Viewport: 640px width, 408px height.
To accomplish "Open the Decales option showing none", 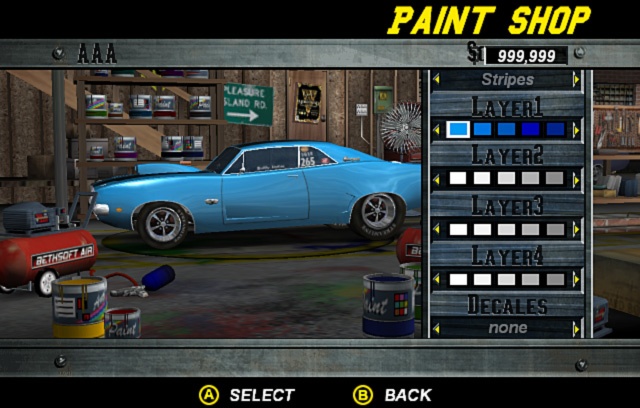I will (x=507, y=328).
